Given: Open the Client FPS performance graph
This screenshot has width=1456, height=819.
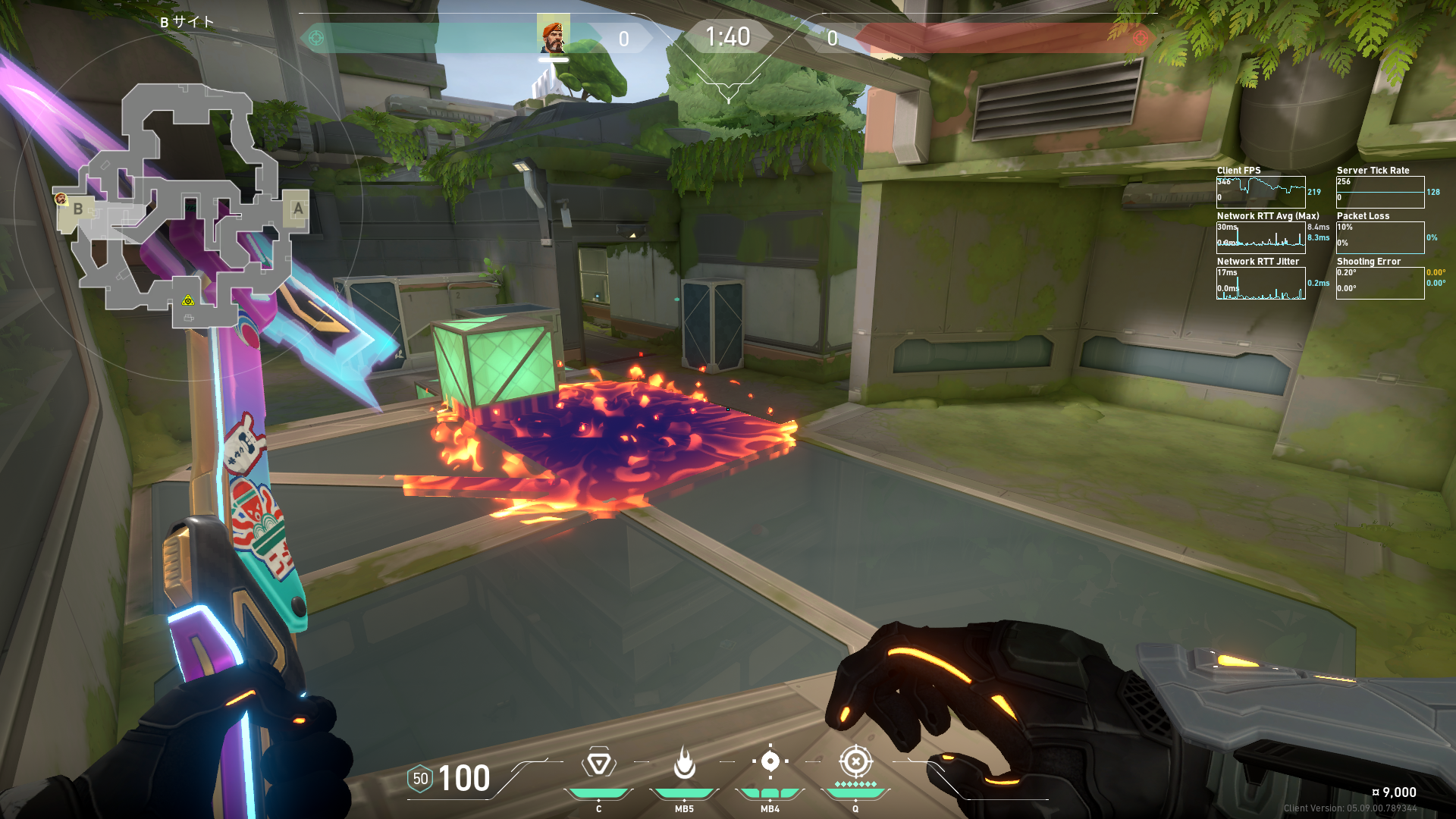Looking at the screenshot, I should pos(1260,192).
